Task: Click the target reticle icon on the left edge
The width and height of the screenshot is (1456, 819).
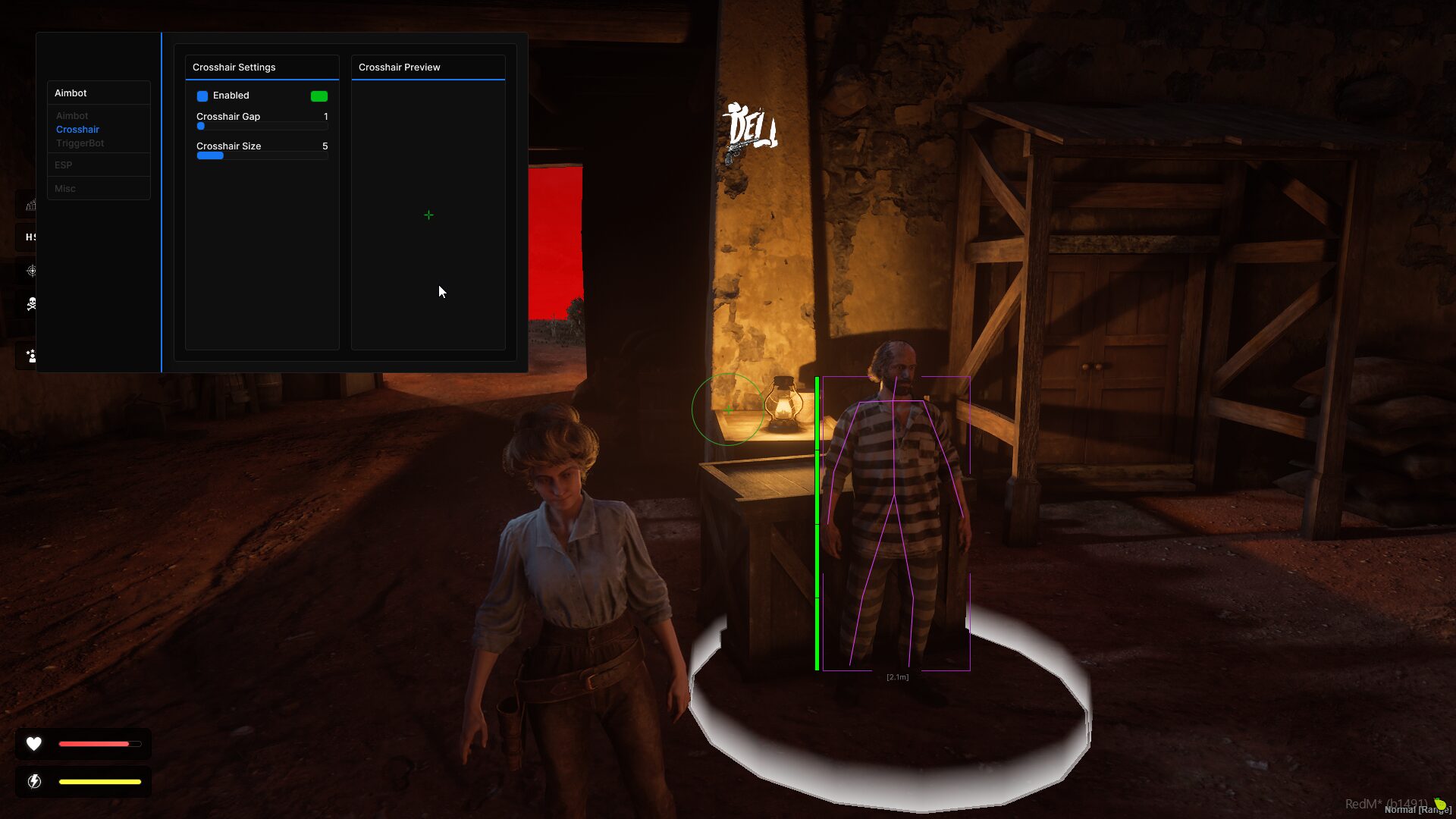Action: (31, 271)
